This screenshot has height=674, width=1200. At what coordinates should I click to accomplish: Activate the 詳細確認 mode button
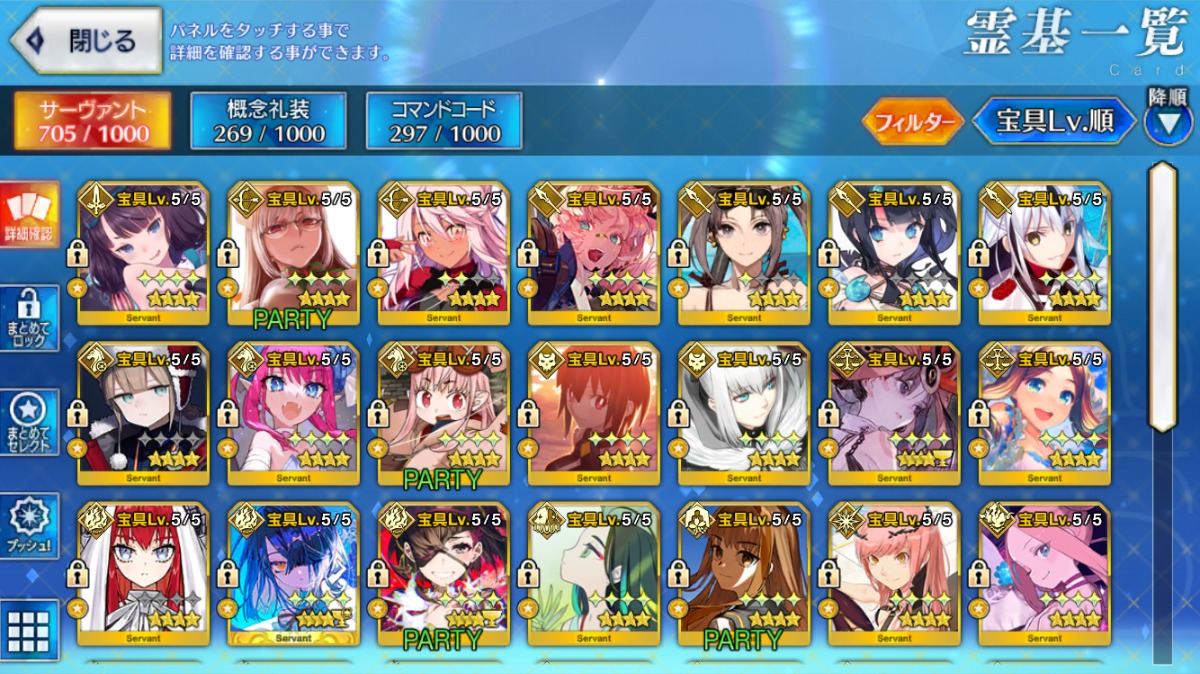click(x=29, y=215)
